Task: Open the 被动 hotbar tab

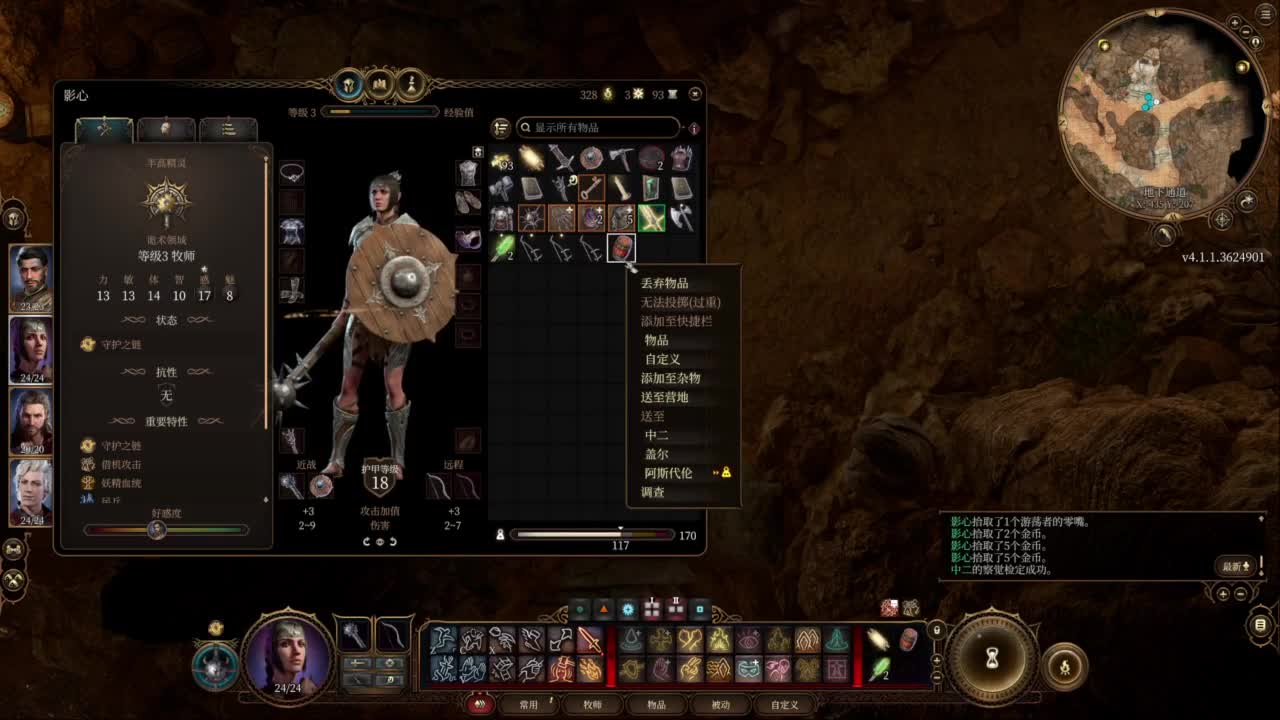Action: (720, 705)
